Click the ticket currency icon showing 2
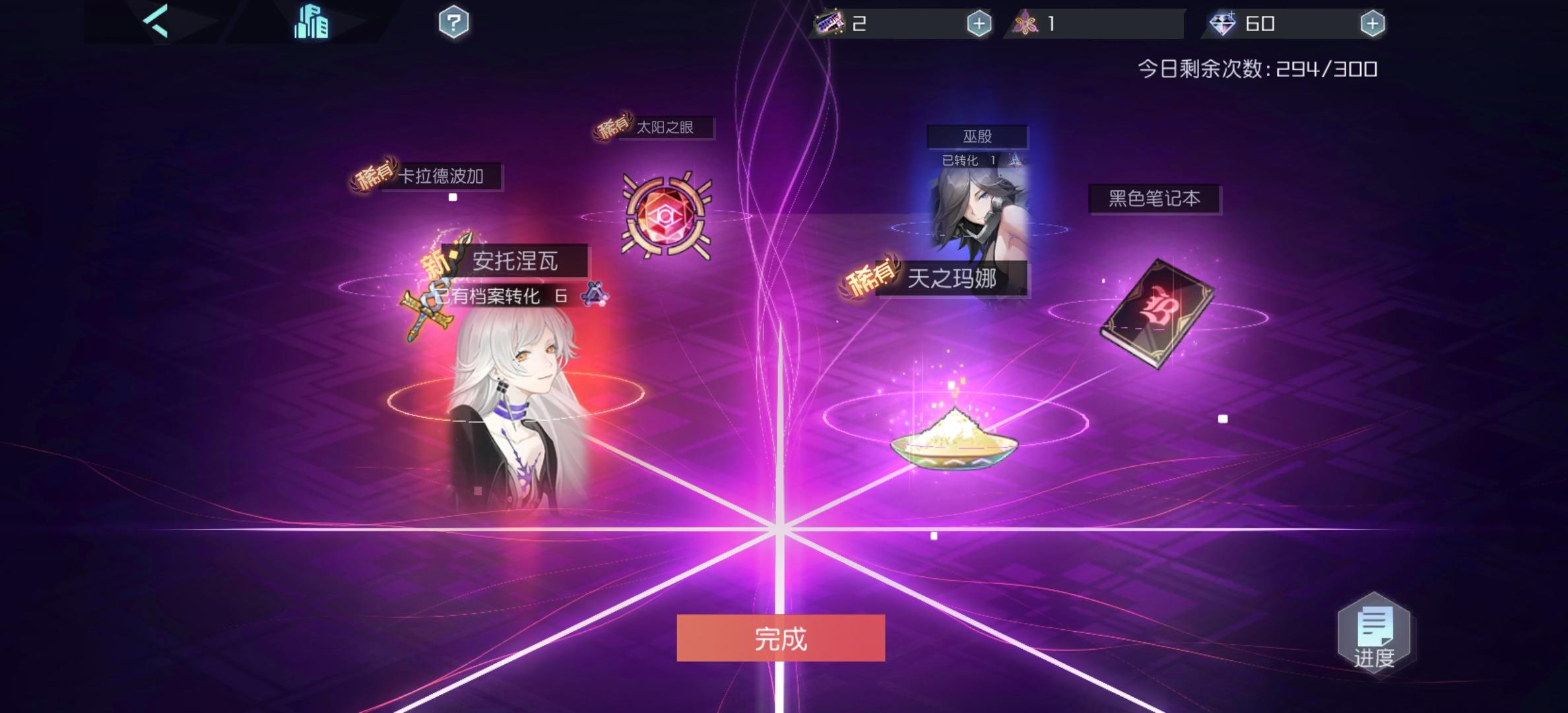This screenshot has width=1568, height=713. tap(828, 22)
